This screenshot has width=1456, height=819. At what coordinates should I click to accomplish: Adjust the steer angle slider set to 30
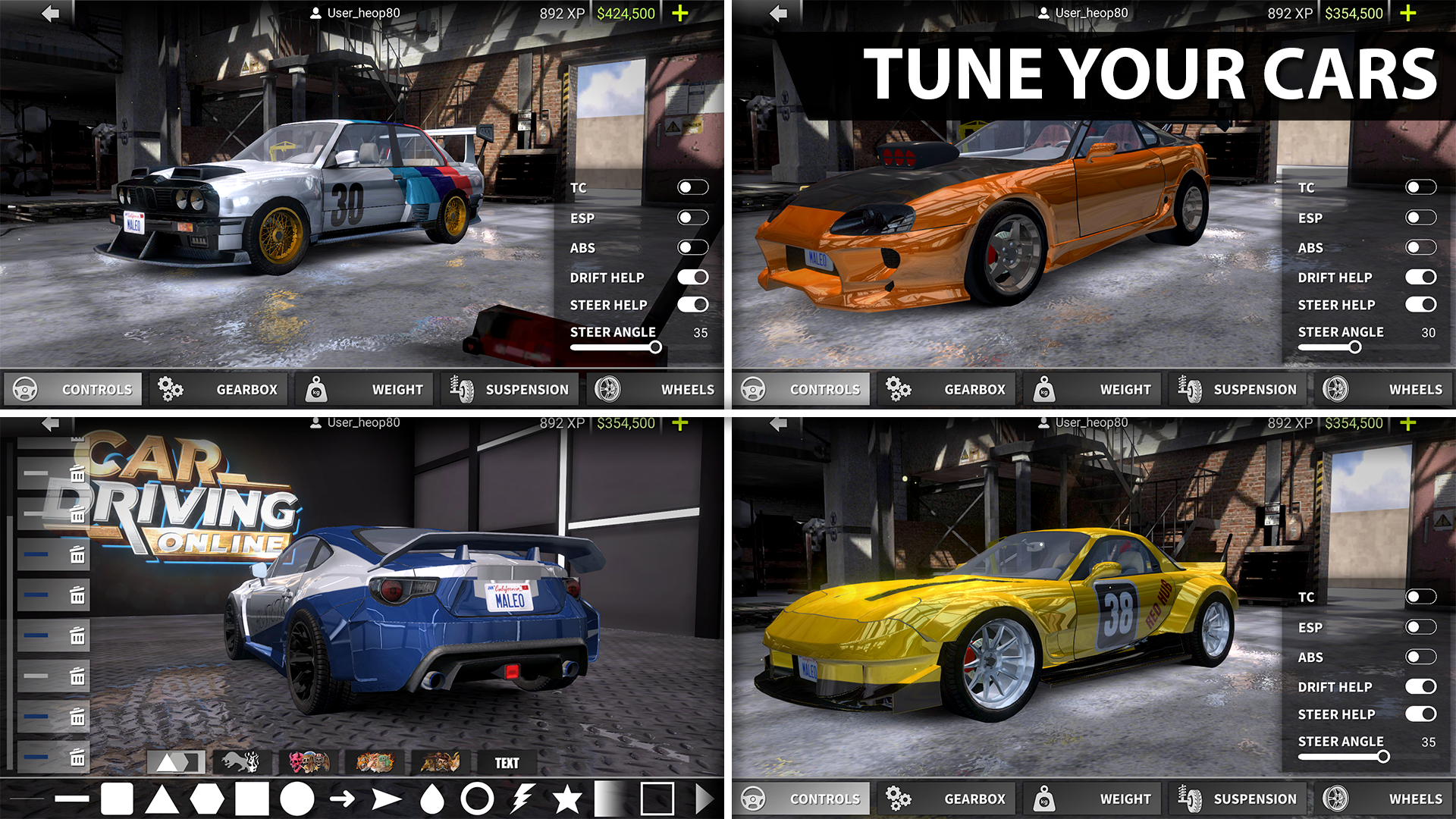[x=1354, y=347]
